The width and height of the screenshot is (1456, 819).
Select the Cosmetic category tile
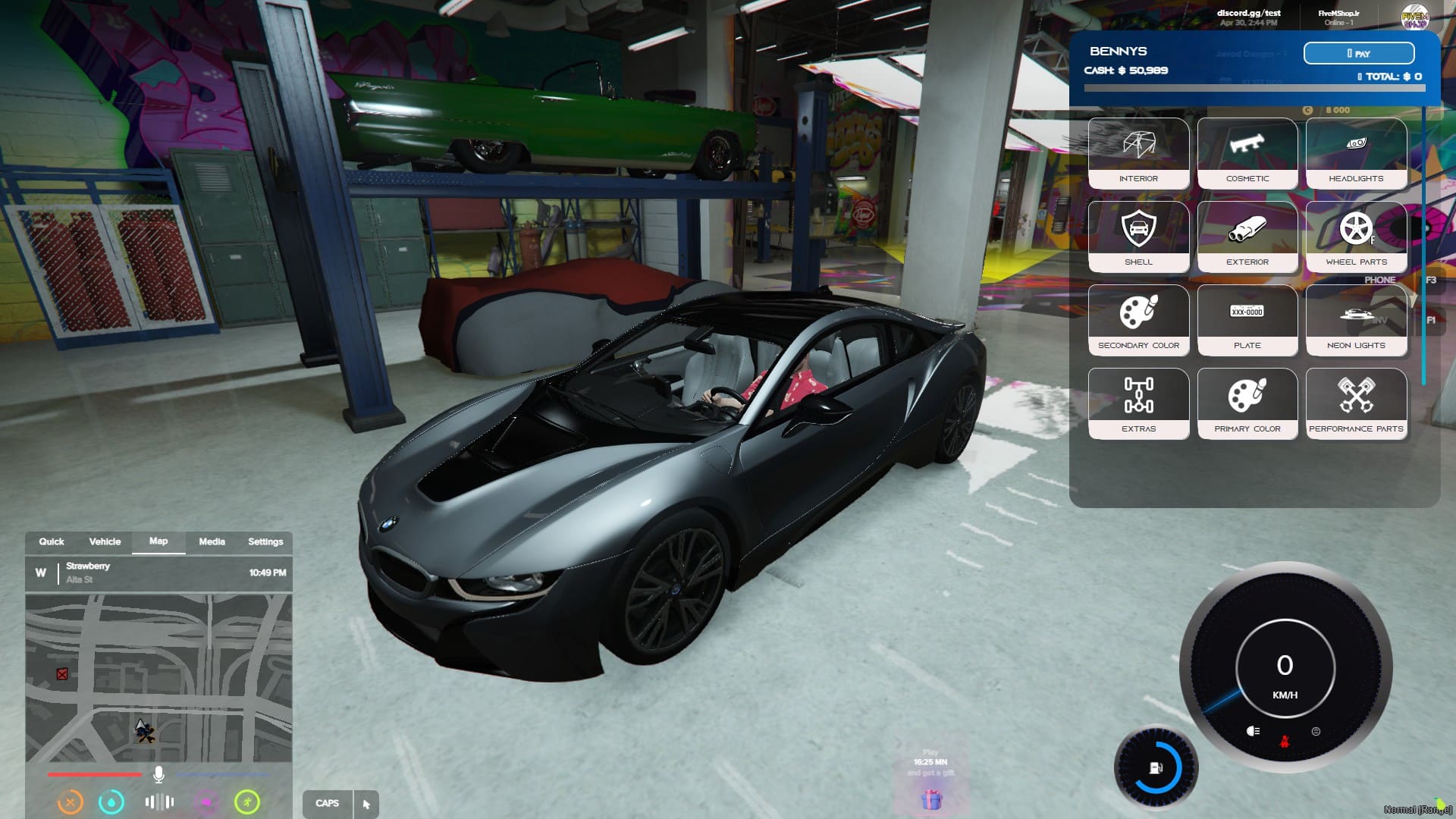pos(1247,153)
